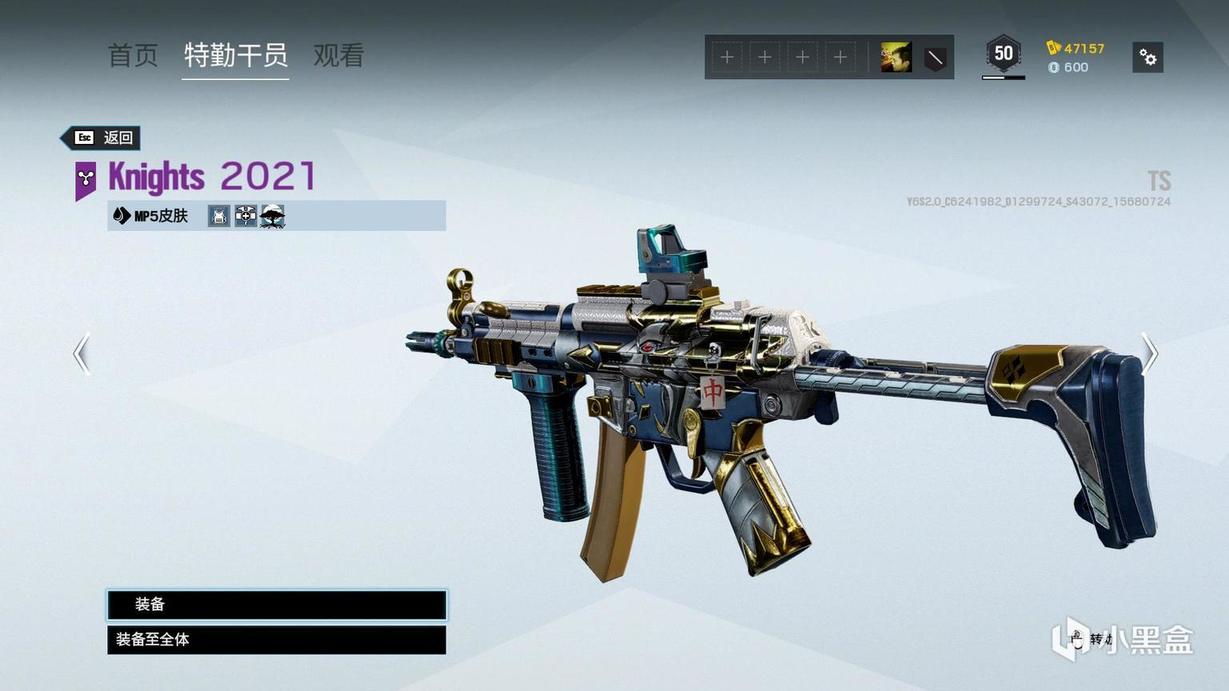Click the 返回 back button
1229x691 pixels.
point(101,138)
